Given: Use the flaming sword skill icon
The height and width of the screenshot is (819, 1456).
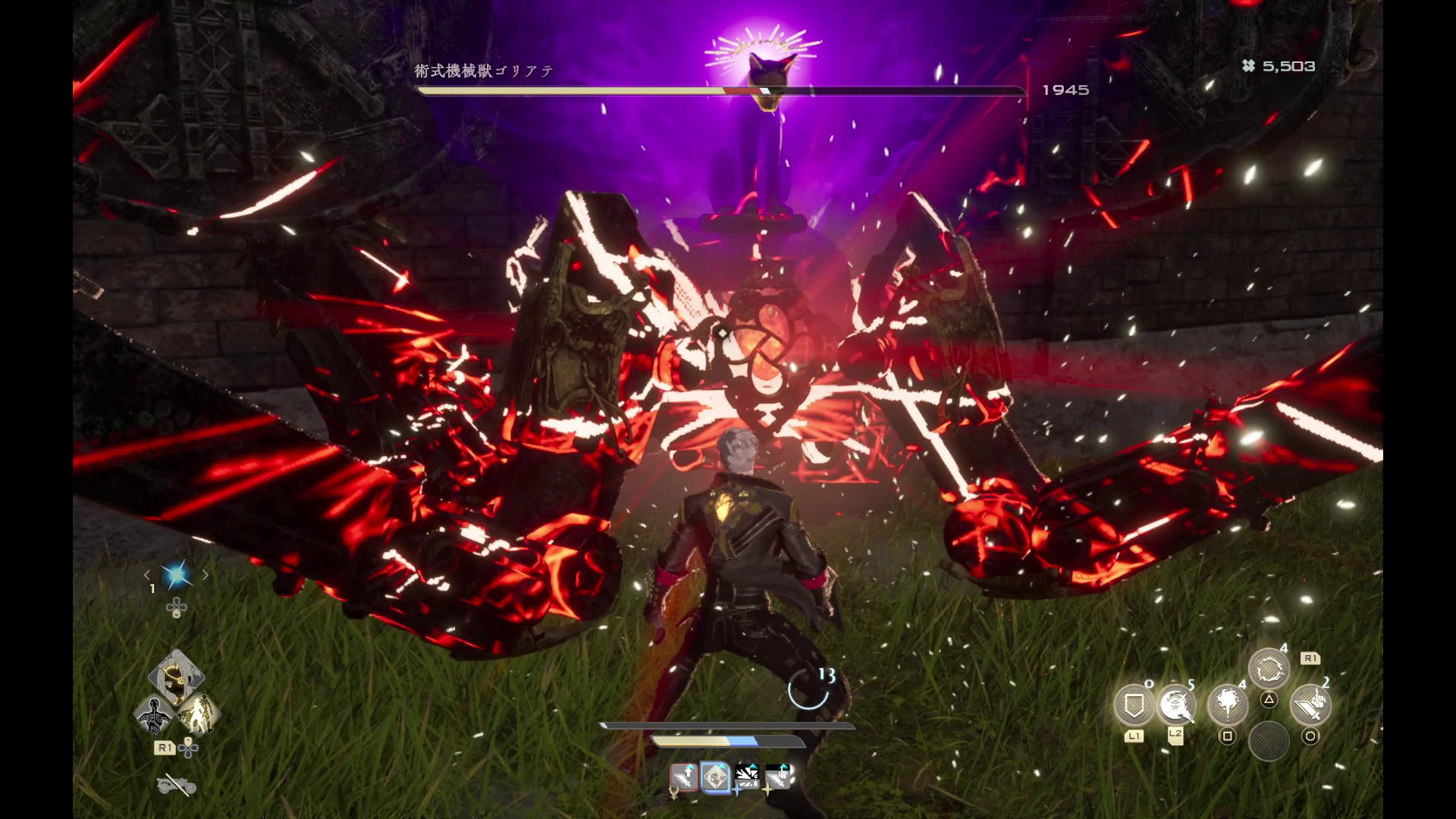Looking at the screenshot, I should (x=1310, y=705).
